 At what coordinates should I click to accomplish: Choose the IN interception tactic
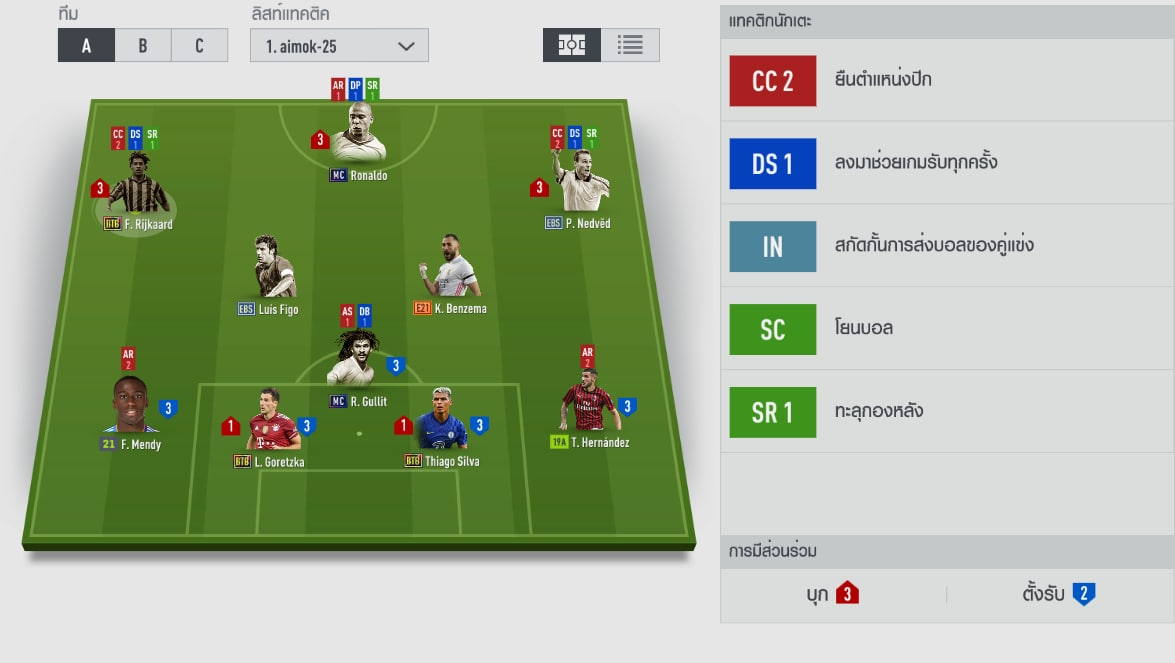[x=773, y=246]
